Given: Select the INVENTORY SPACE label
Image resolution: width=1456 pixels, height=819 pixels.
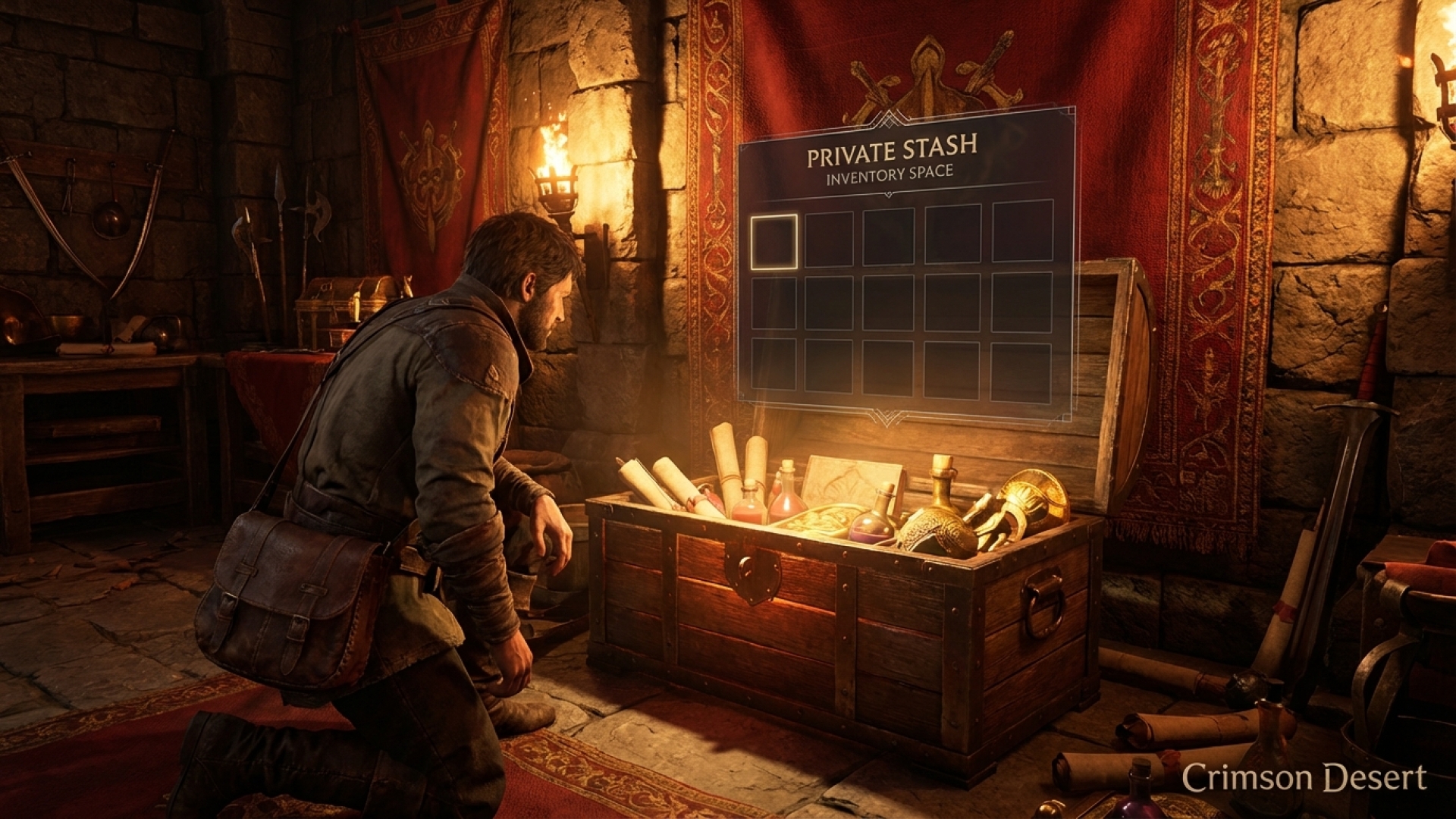Looking at the screenshot, I should 889,173.
